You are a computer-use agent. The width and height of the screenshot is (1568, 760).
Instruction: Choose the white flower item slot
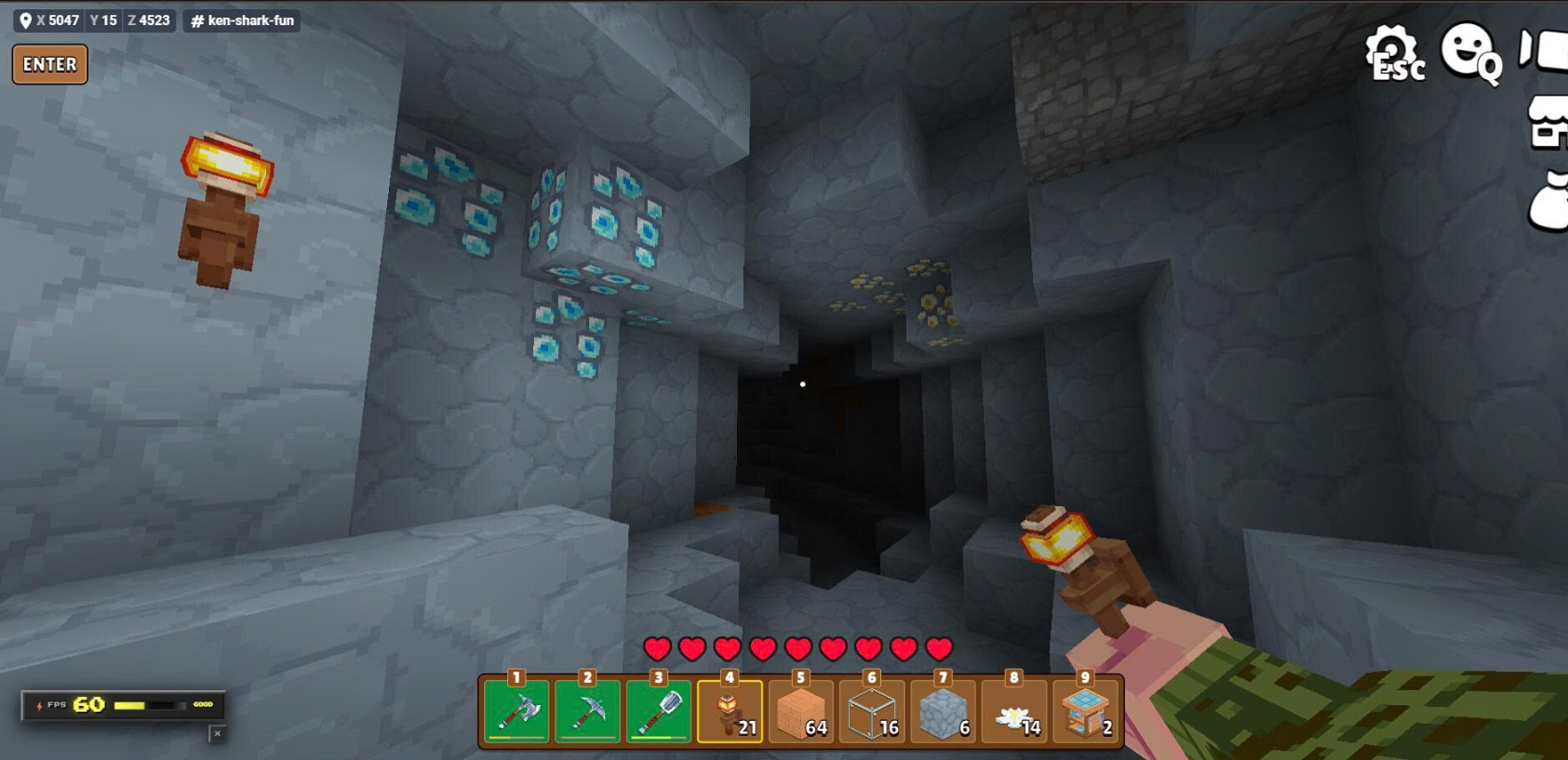point(1014,712)
